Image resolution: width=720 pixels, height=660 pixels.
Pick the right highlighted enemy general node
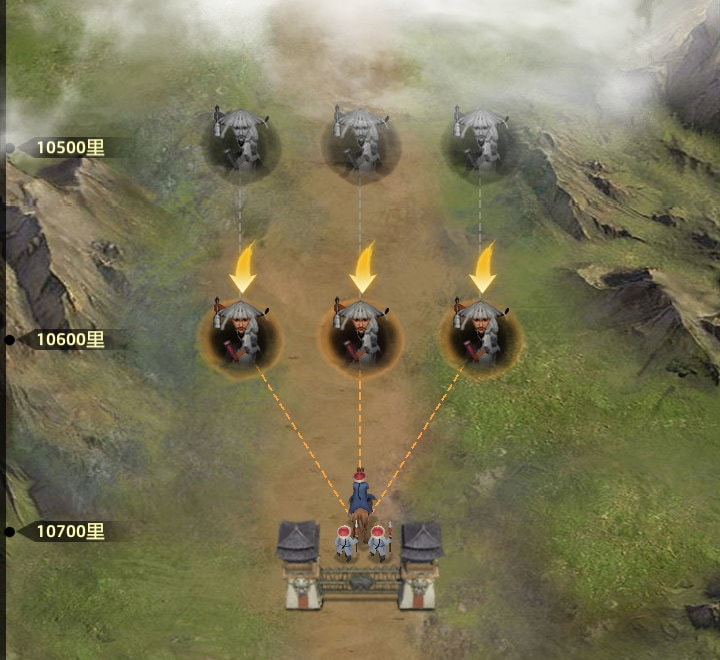tap(480, 334)
